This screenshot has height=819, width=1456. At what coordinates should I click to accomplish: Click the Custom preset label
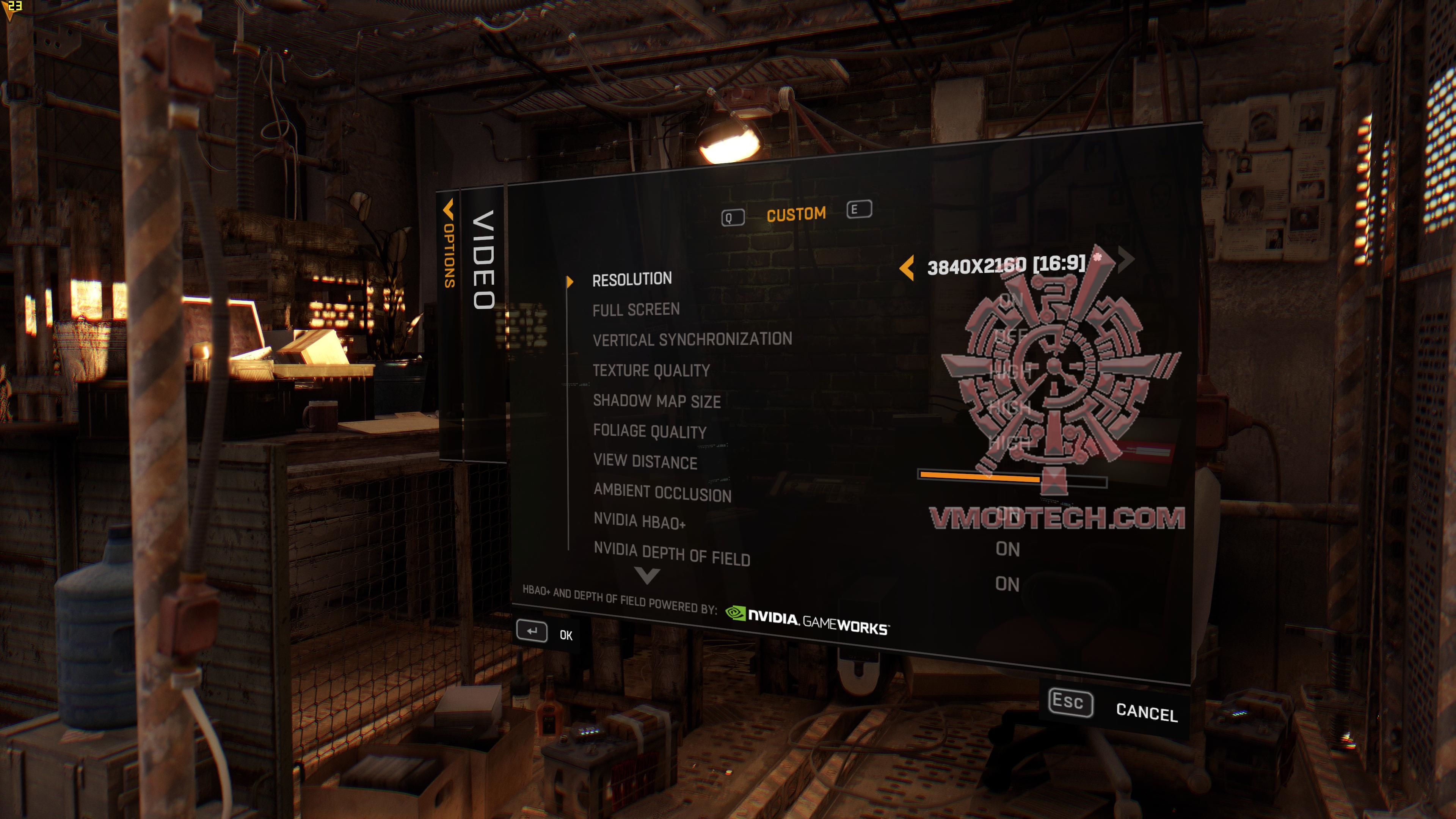[796, 214]
